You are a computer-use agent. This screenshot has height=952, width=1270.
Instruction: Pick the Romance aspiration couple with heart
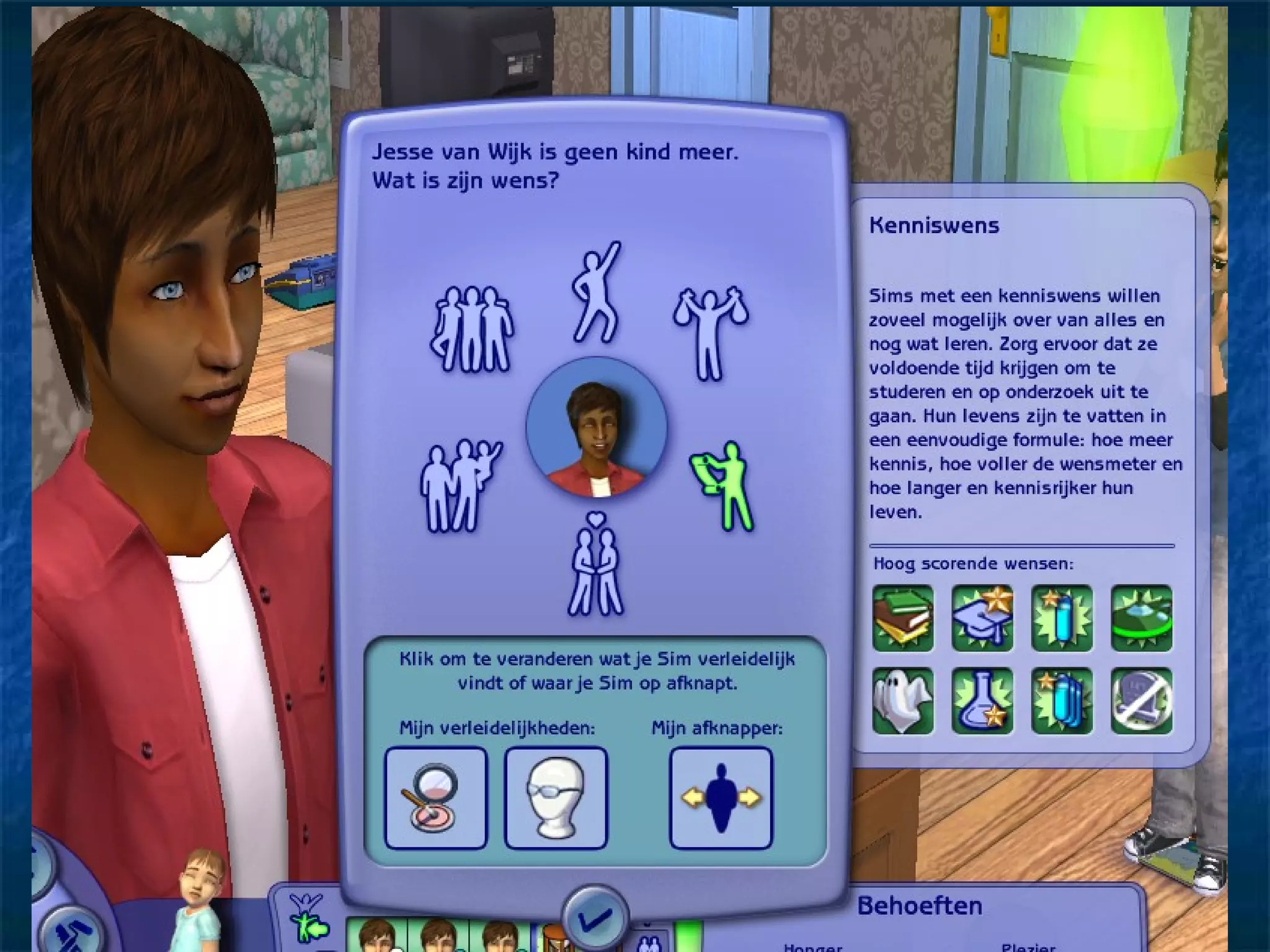pos(596,565)
